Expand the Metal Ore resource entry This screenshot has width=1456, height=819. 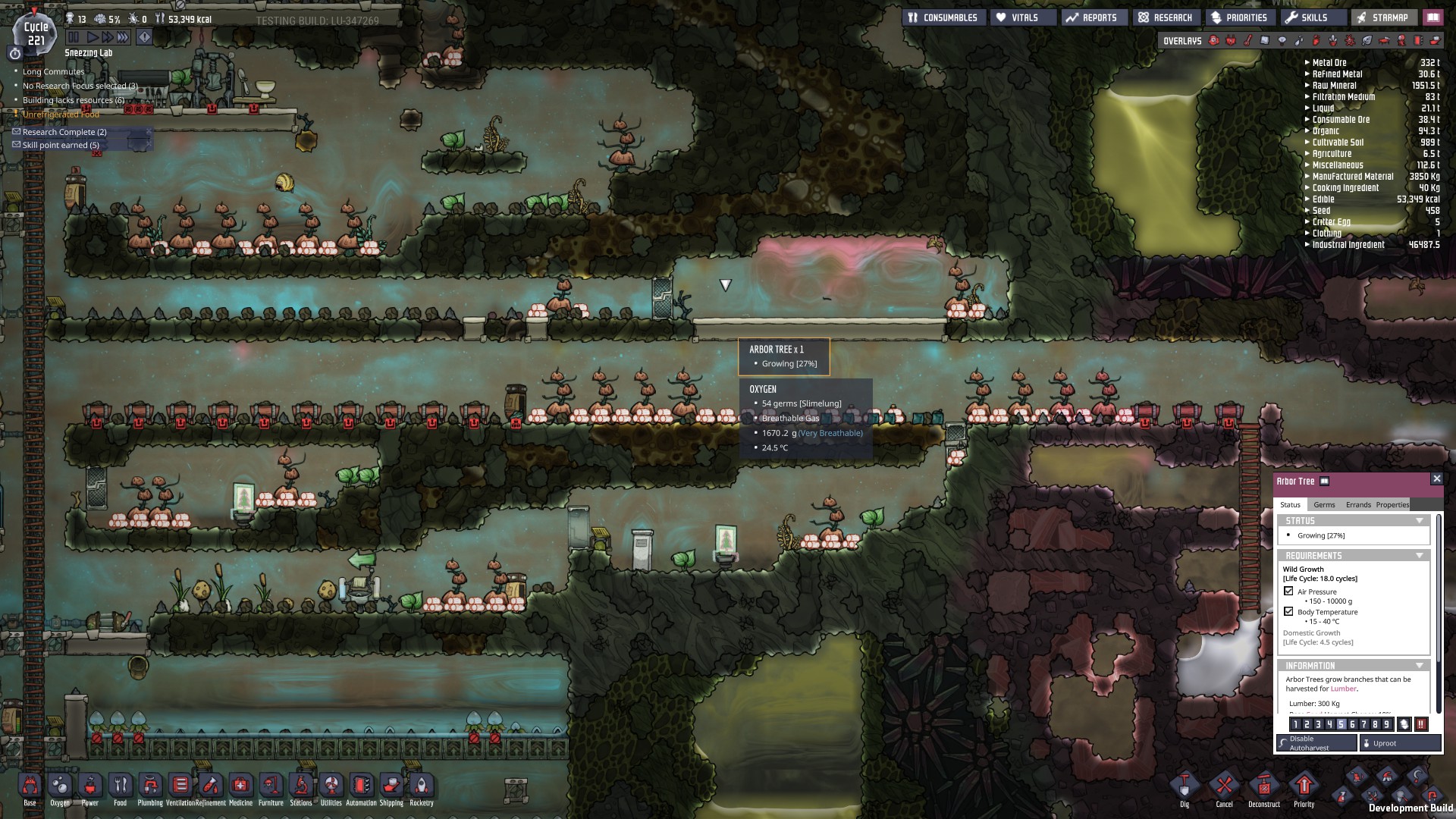click(1306, 63)
